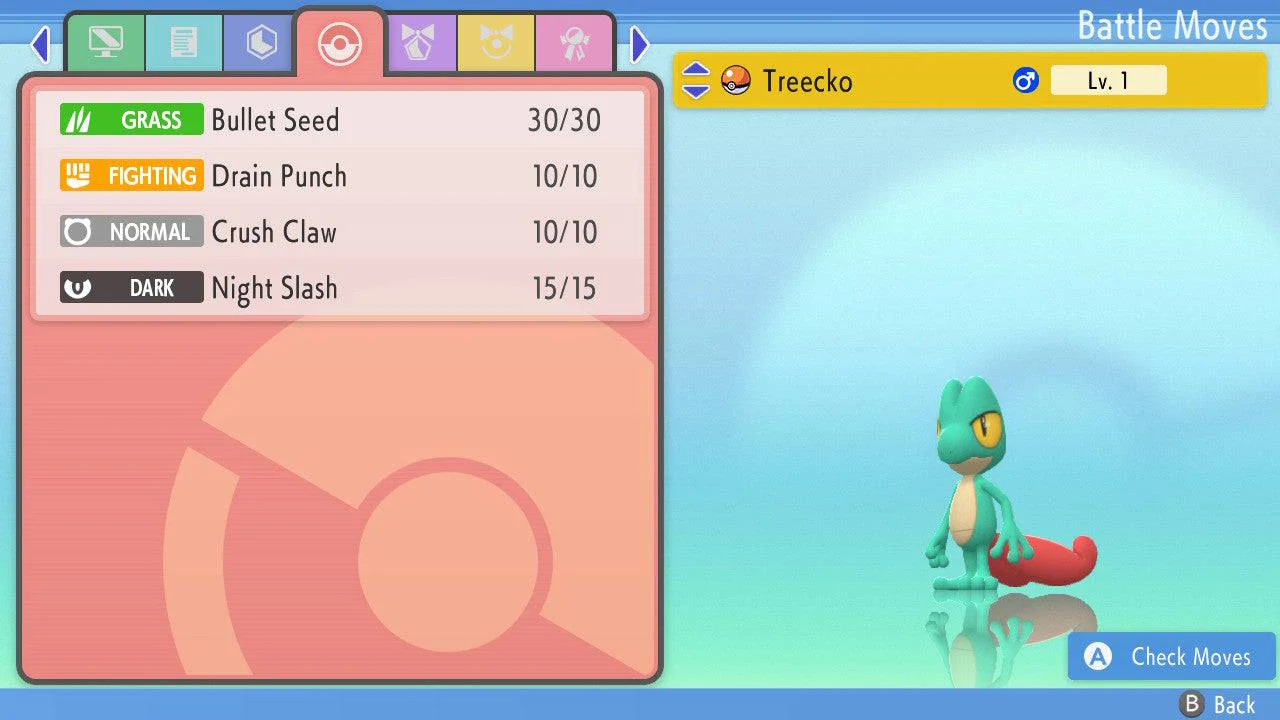Viewport: 1280px width, 720px height.
Task: Select the Bullet Seed move row
Action: point(340,120)
